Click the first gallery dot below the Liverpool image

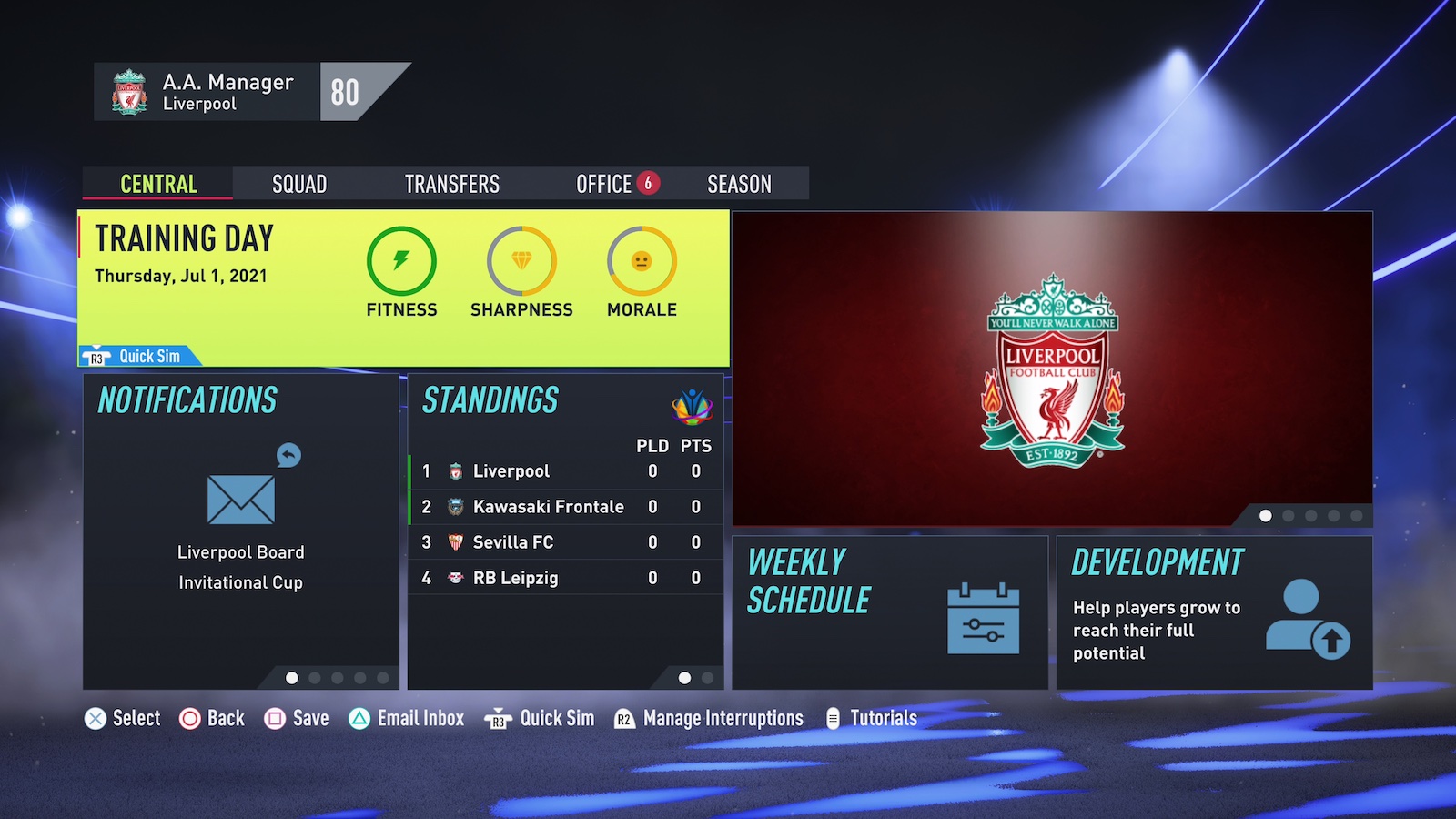(1265, 516)
